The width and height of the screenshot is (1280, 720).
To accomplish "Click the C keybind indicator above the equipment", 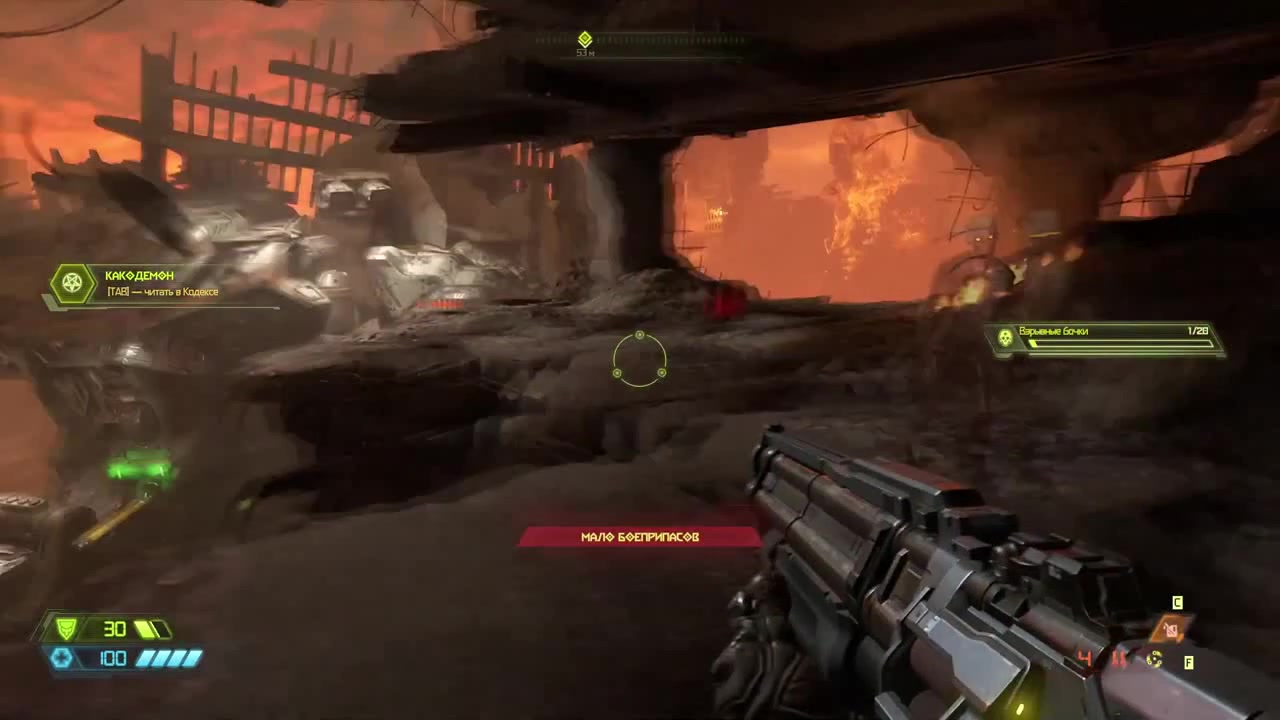I will 1177,603.
